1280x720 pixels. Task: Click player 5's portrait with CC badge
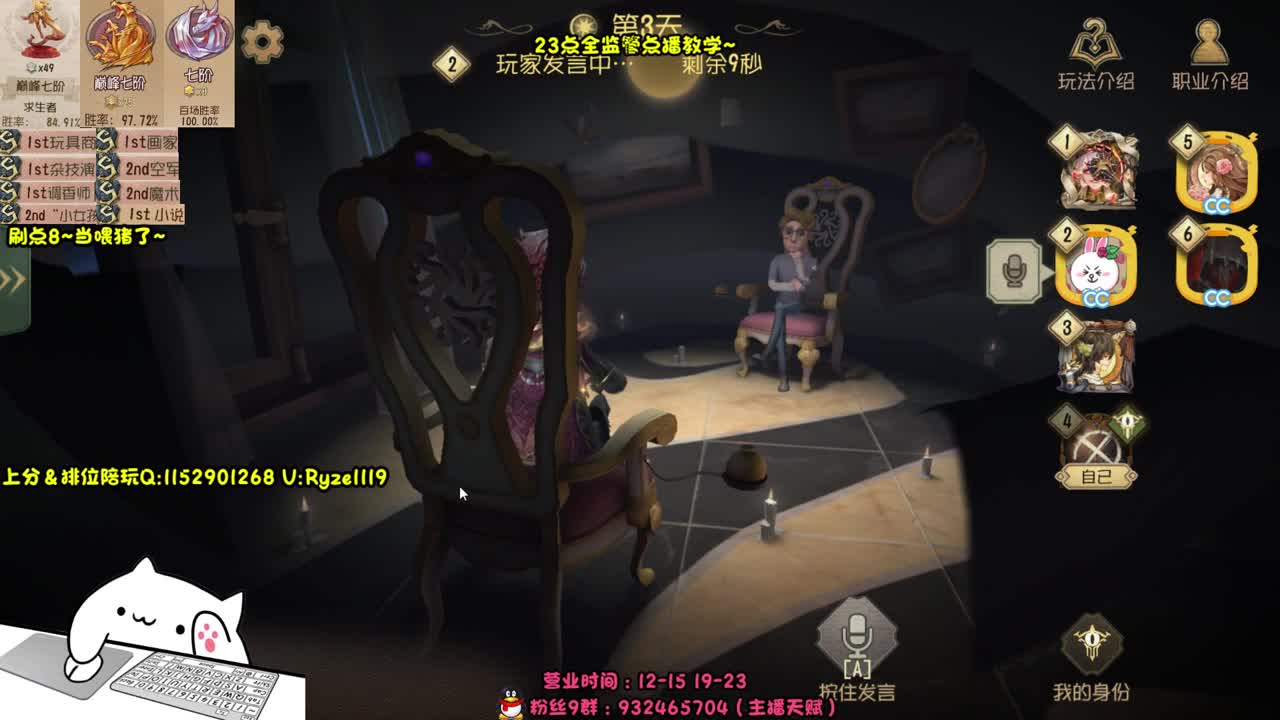coord(1215,170)
